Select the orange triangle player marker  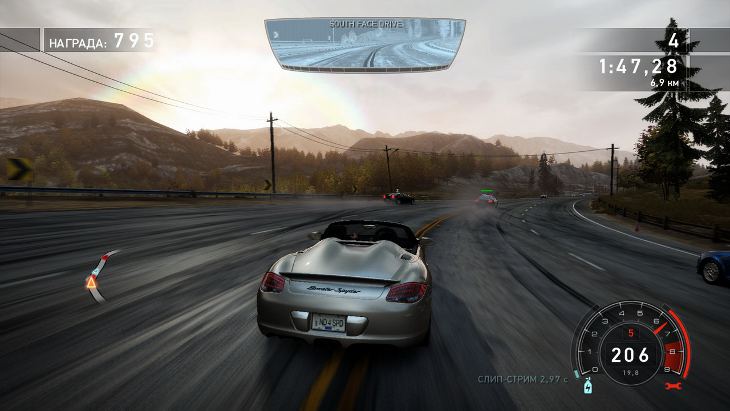click(x=91, y=283)
